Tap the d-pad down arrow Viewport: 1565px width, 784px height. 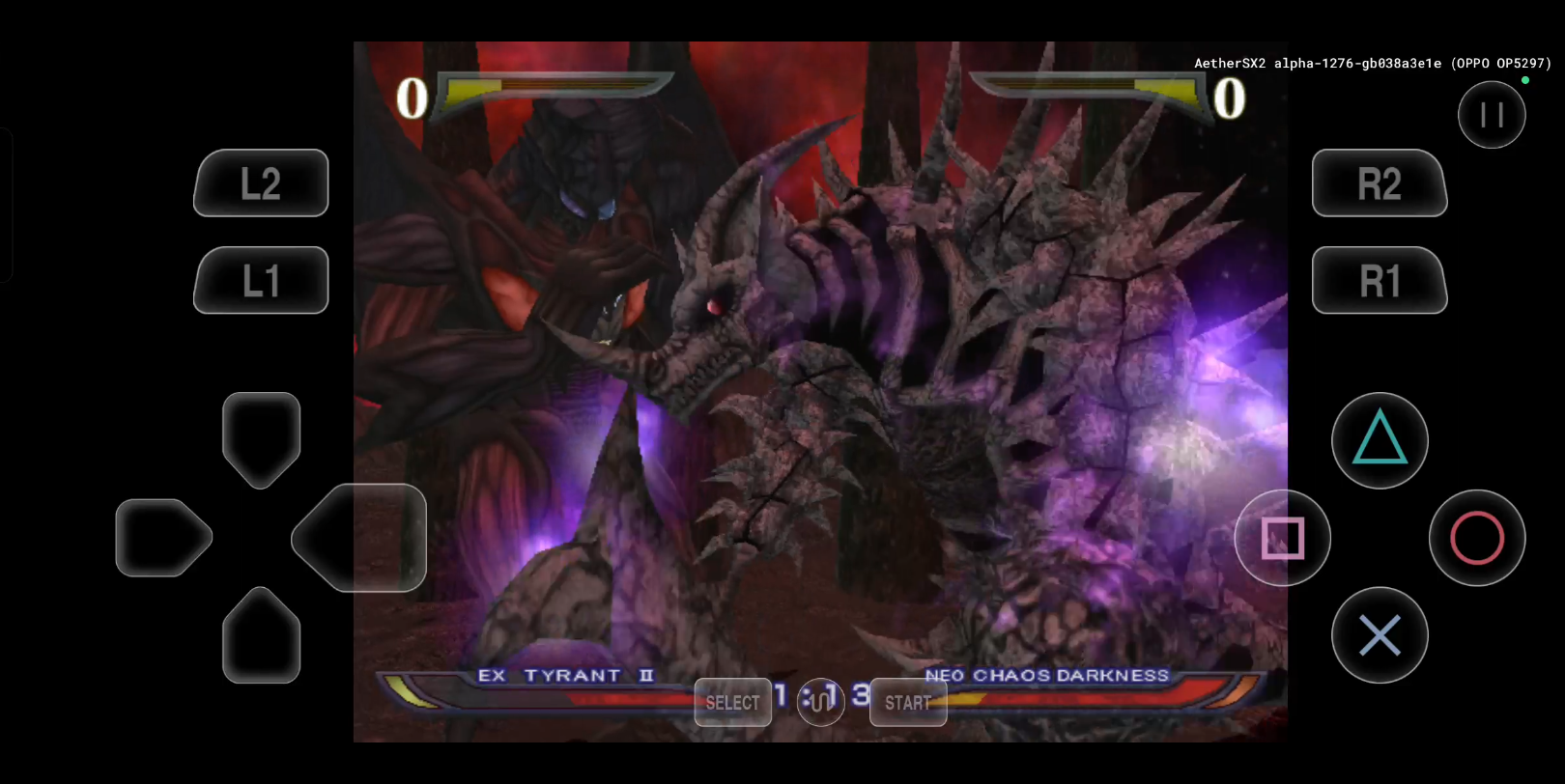(261, 635)
